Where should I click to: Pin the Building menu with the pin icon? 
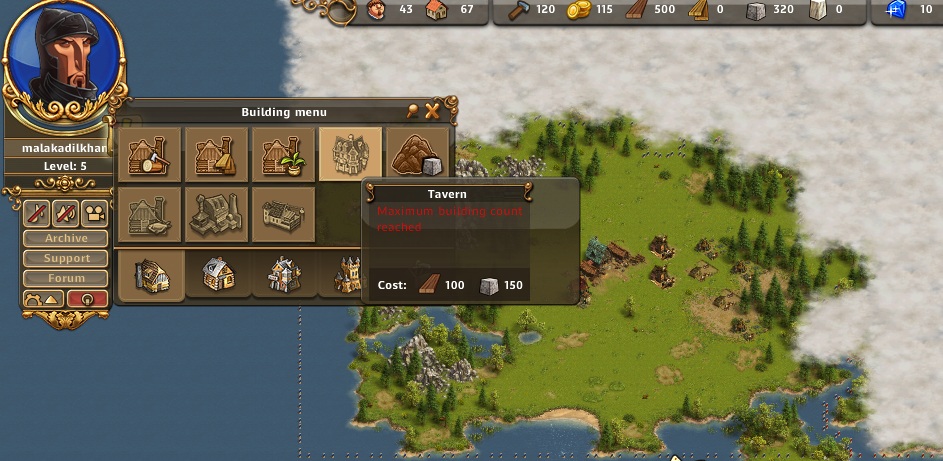click(x=413, y=111)
